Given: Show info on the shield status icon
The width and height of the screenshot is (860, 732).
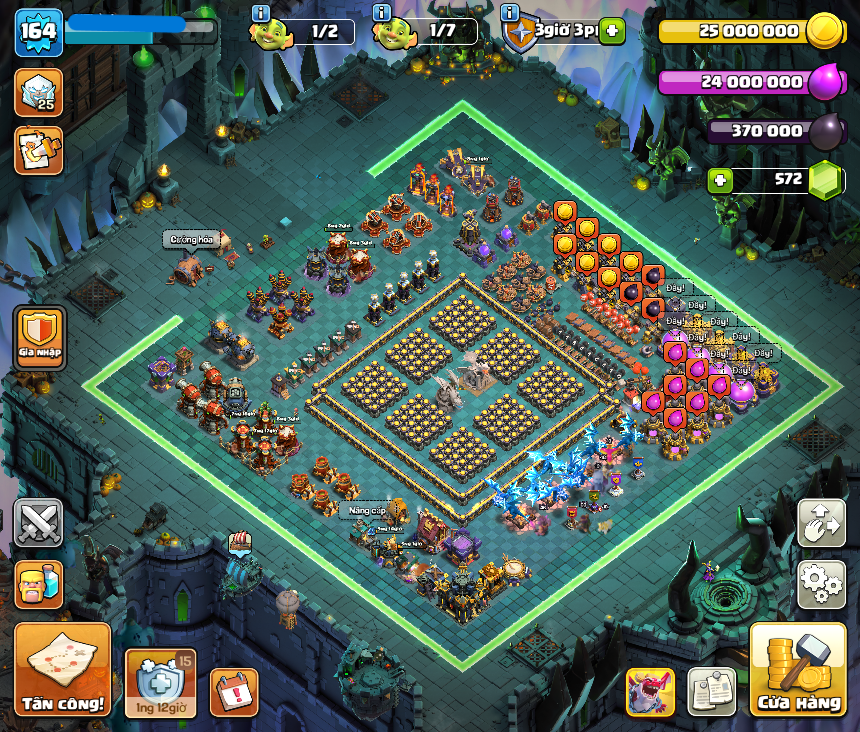Looking at the screenshot, I should click(510, 13).
